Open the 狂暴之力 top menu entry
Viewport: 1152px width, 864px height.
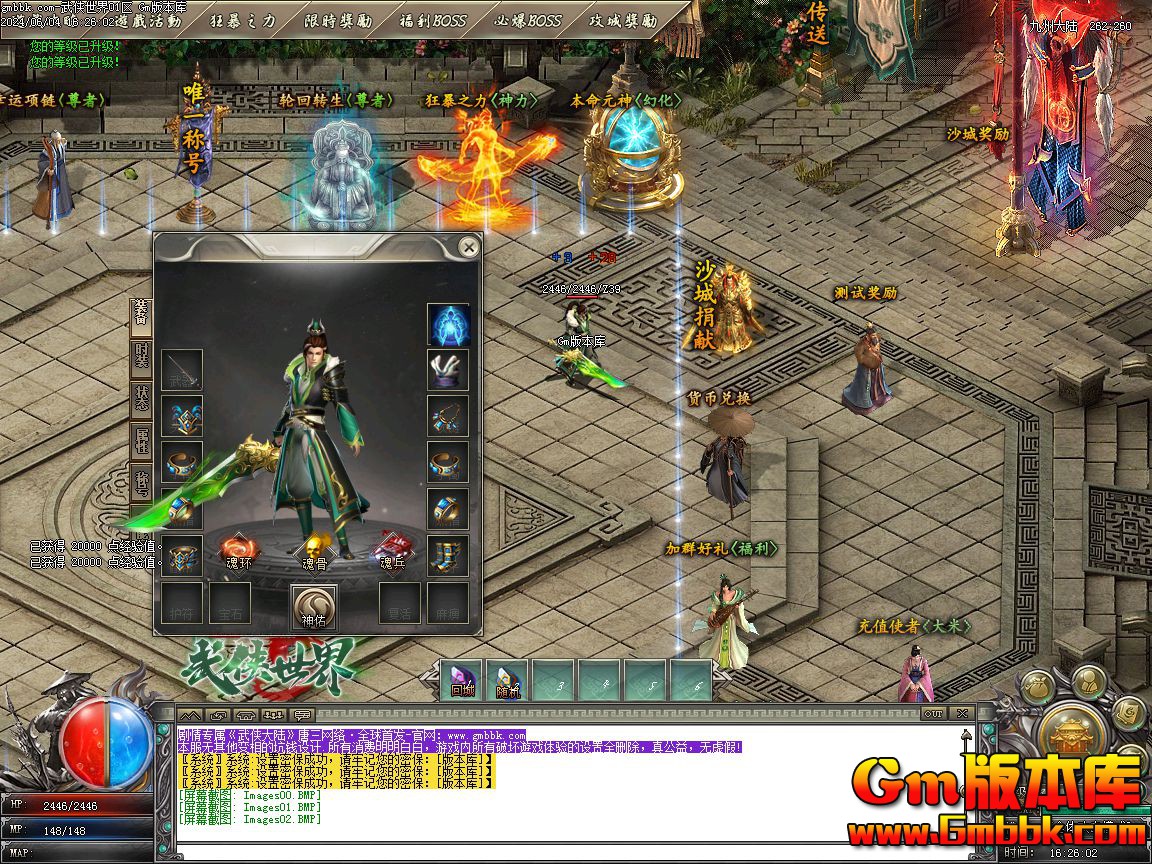(242, 20)
